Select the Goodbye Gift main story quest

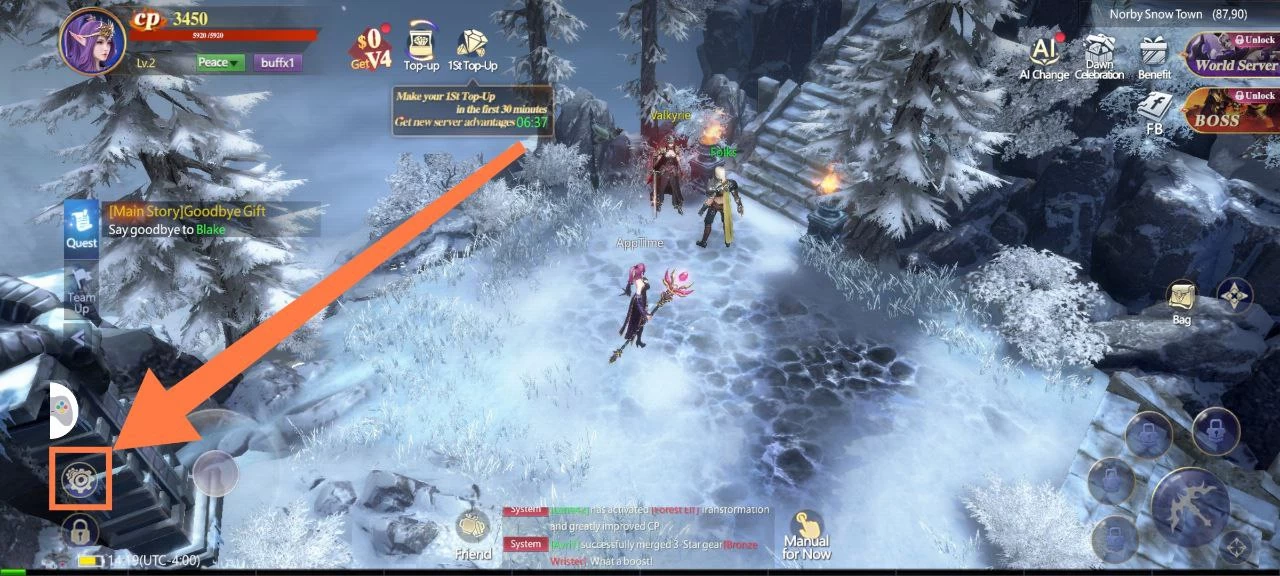tap(210, 220)
